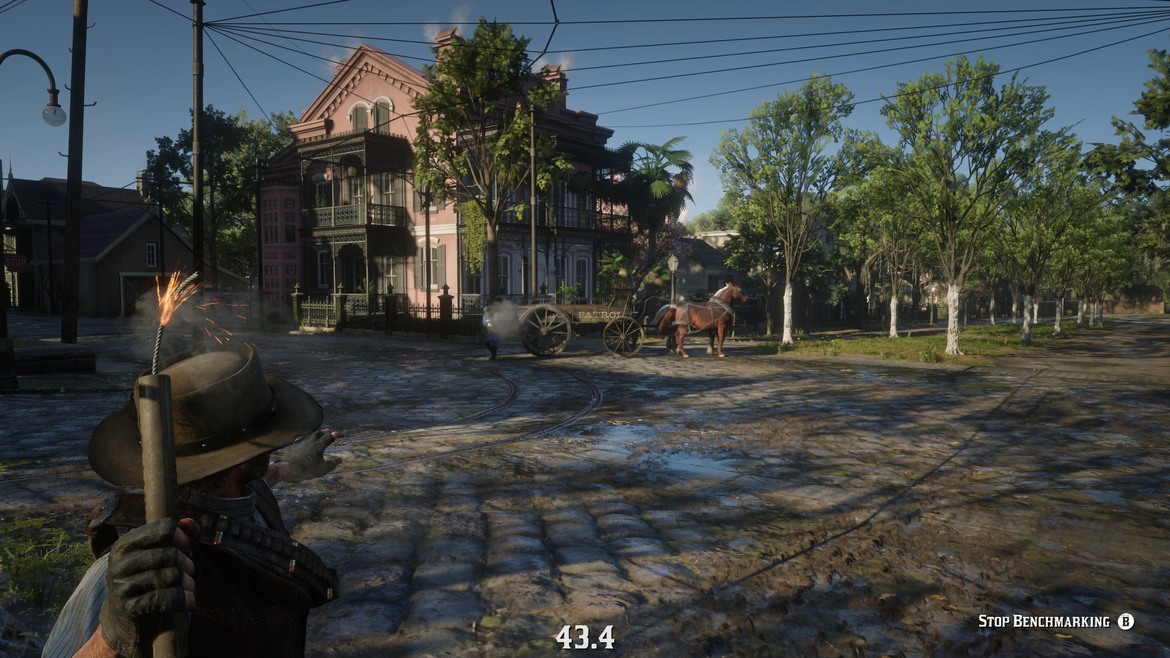Stop the benchmark with Stop Benchmarking

pos(1055,622)
